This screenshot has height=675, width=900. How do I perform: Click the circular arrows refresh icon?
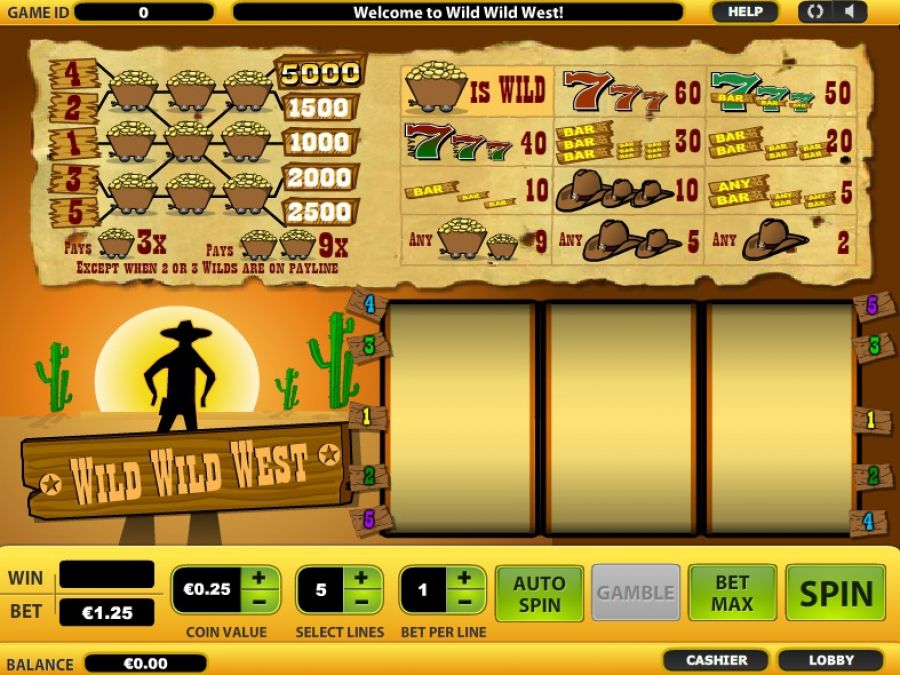pyautogui.click(x=816, y=12)
